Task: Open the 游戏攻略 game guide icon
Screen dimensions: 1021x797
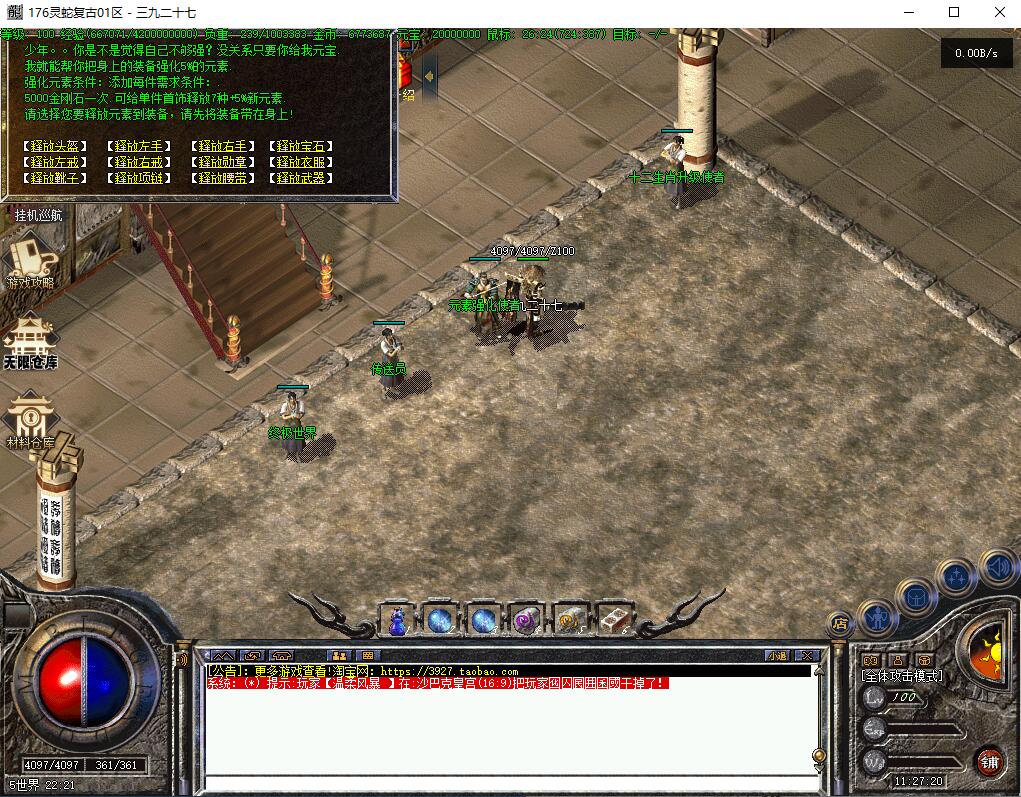Action: 30,260
